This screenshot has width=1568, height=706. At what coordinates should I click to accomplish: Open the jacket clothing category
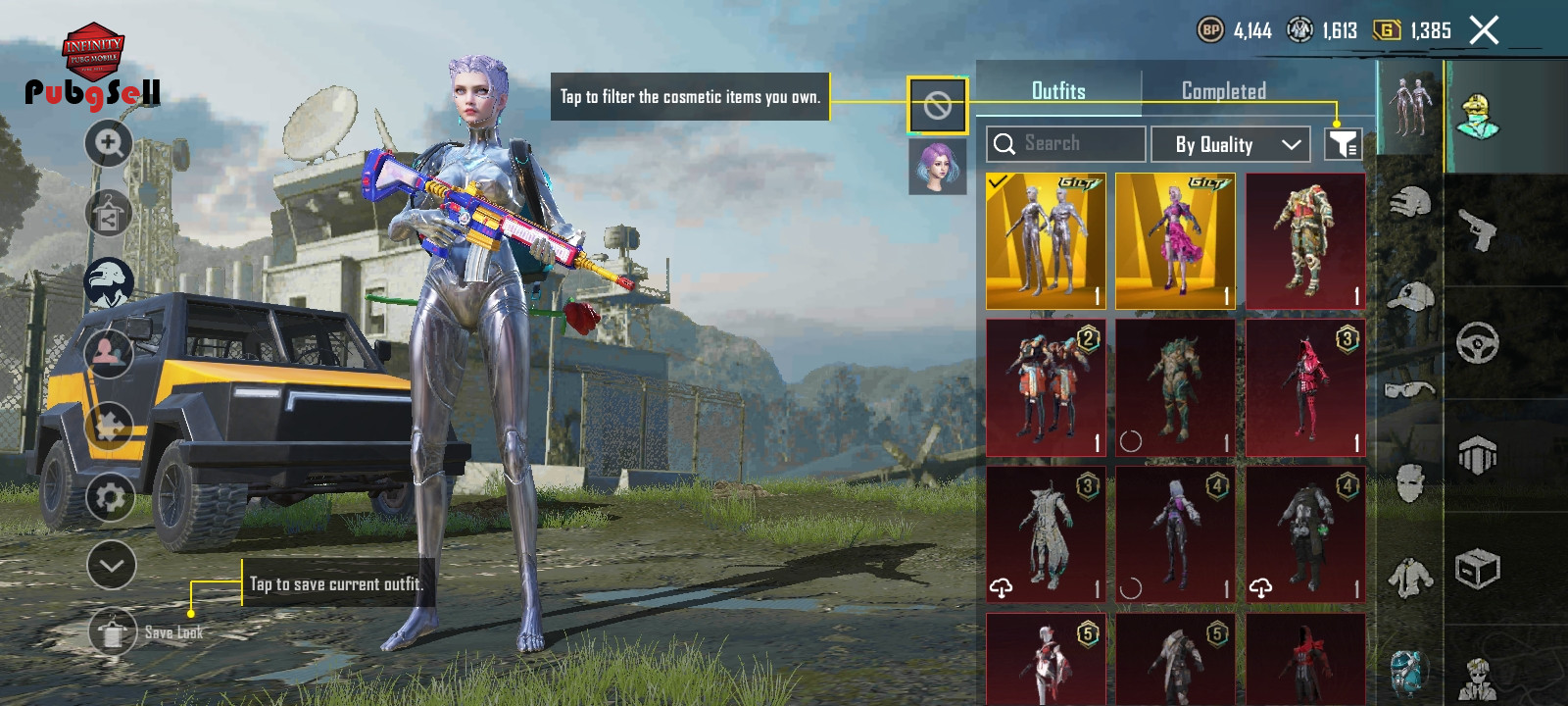(x=1409, y=576)
